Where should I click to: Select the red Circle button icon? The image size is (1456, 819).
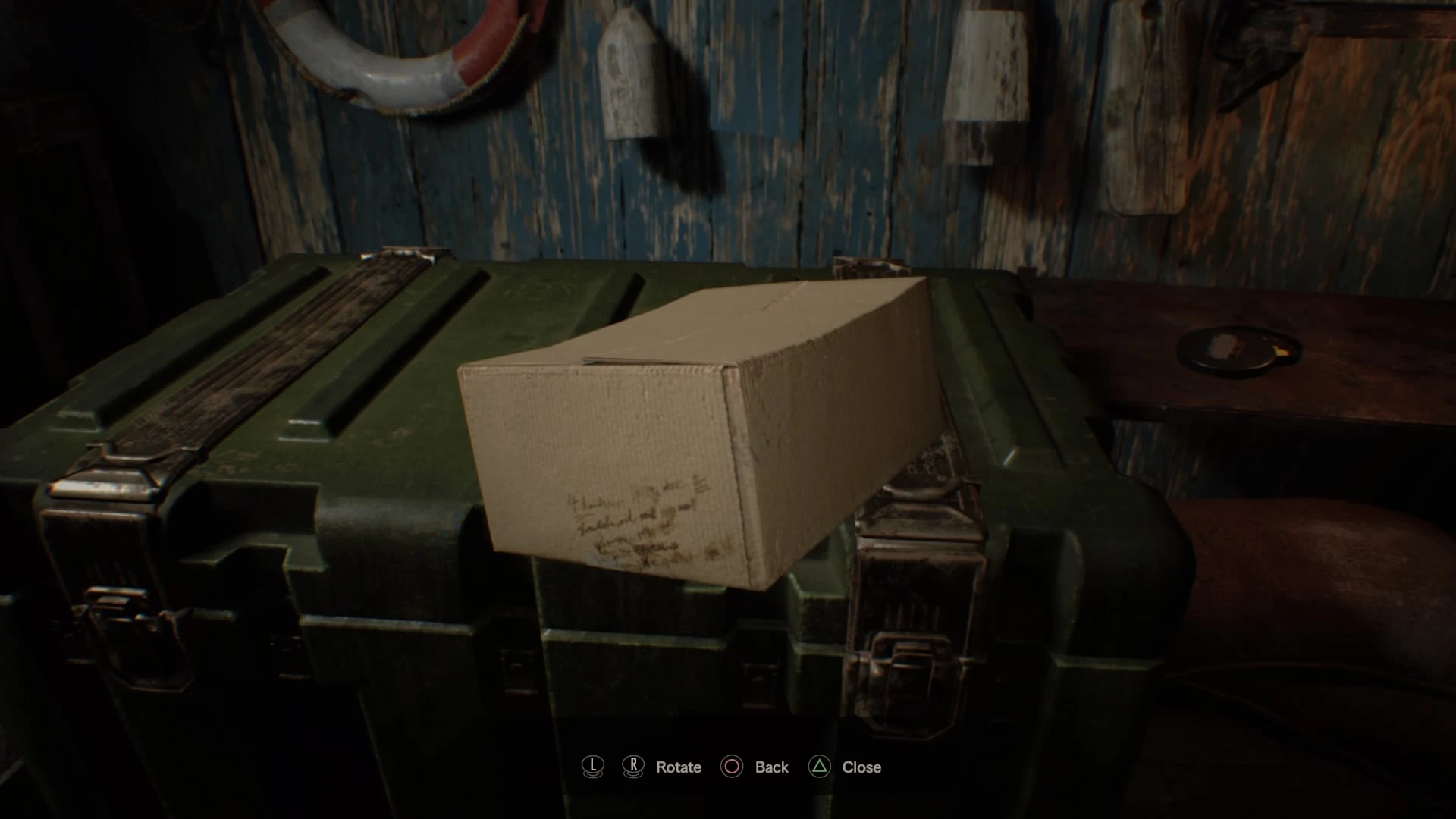tap(732, 767)
